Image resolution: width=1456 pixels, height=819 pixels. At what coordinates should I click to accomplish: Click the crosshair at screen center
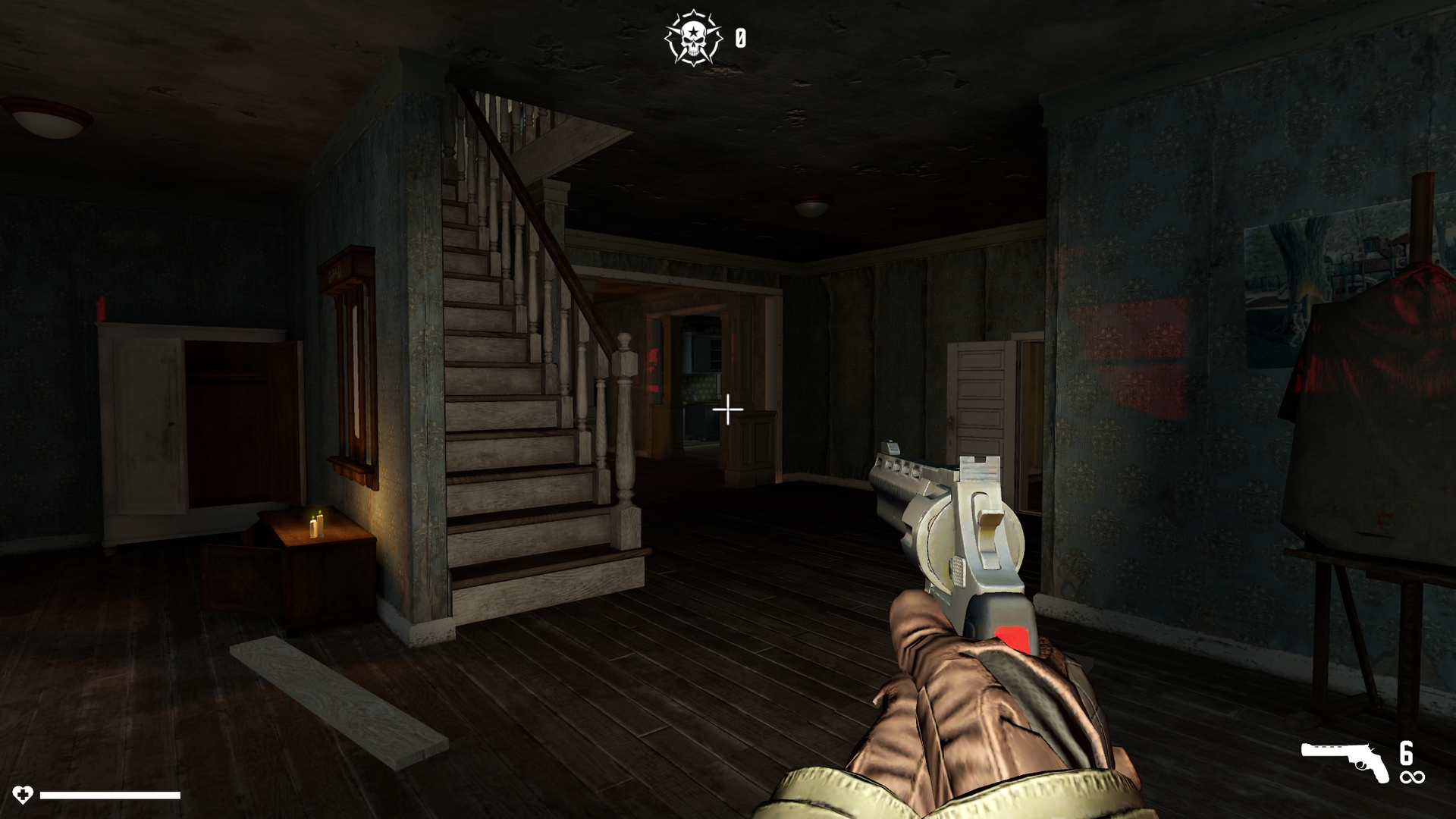tap(727, 409)
